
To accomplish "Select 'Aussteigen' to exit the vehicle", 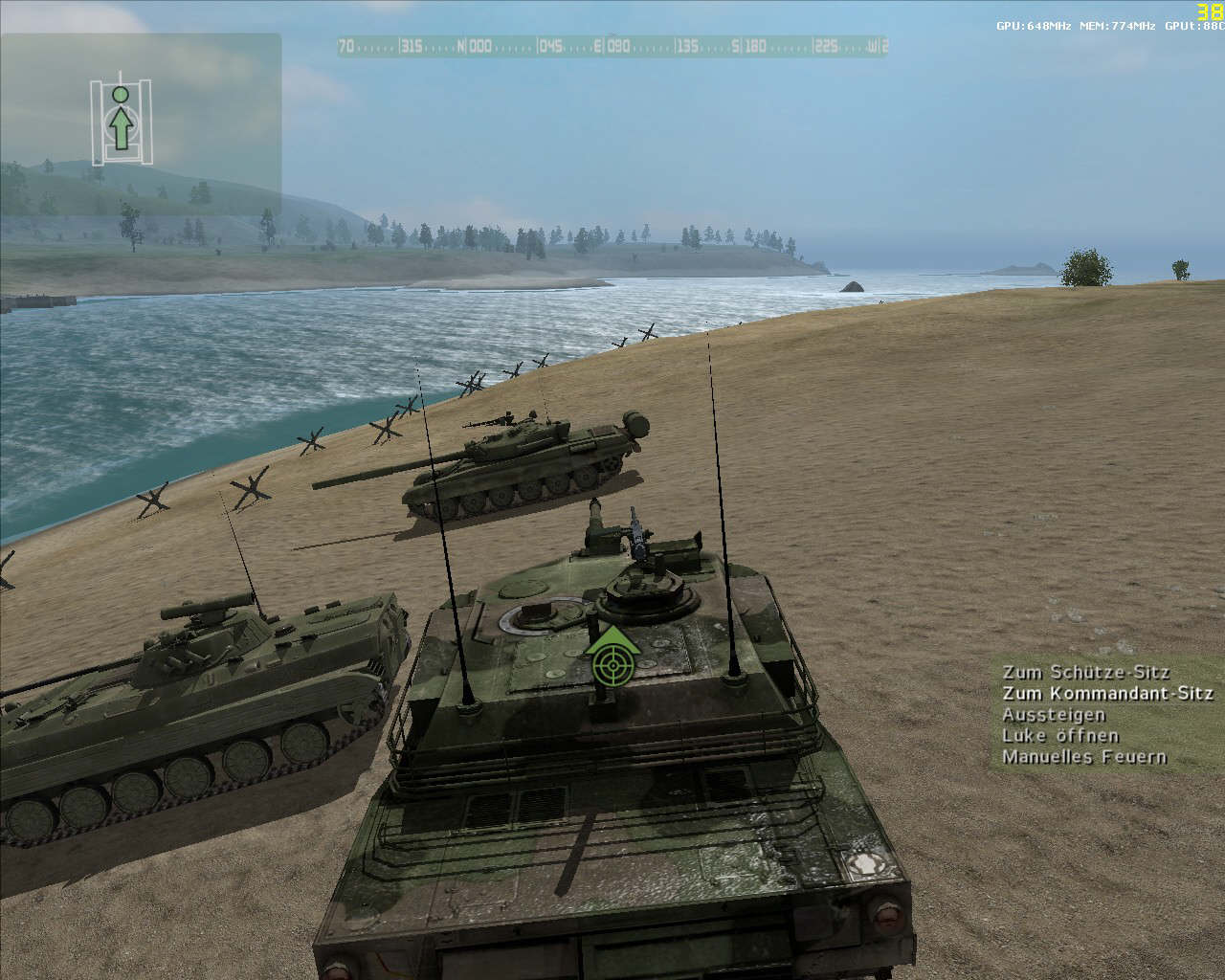I will click(1054, 715).
